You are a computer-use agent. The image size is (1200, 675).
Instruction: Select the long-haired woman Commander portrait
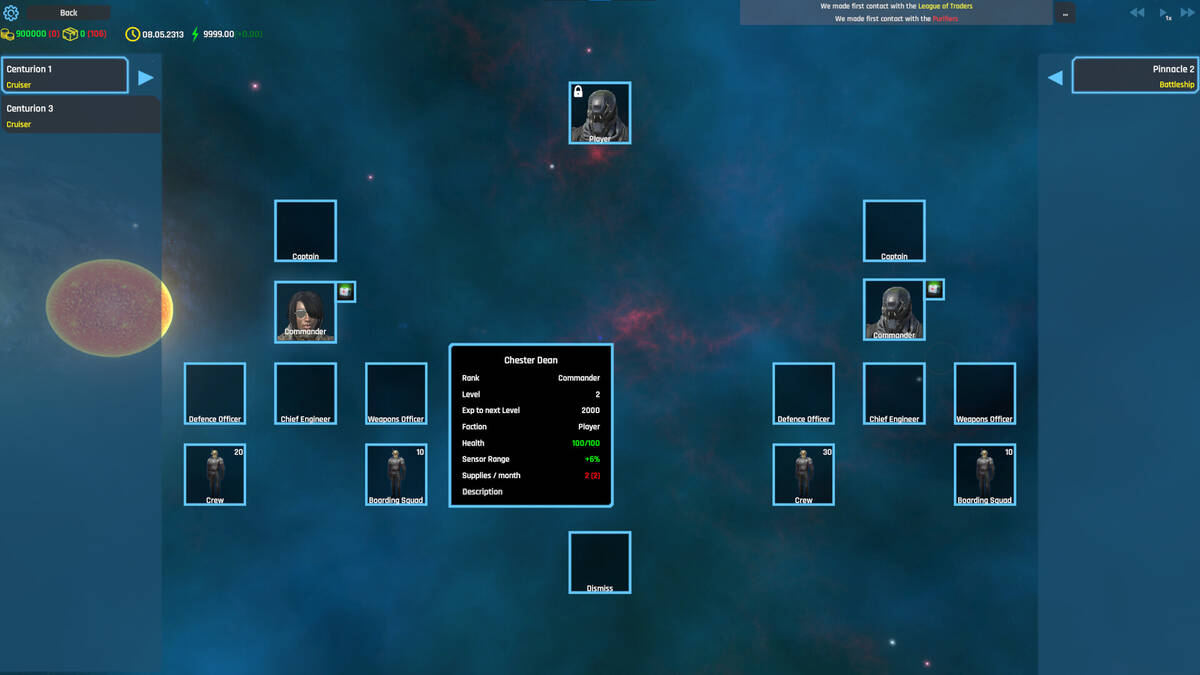(305, 311)
